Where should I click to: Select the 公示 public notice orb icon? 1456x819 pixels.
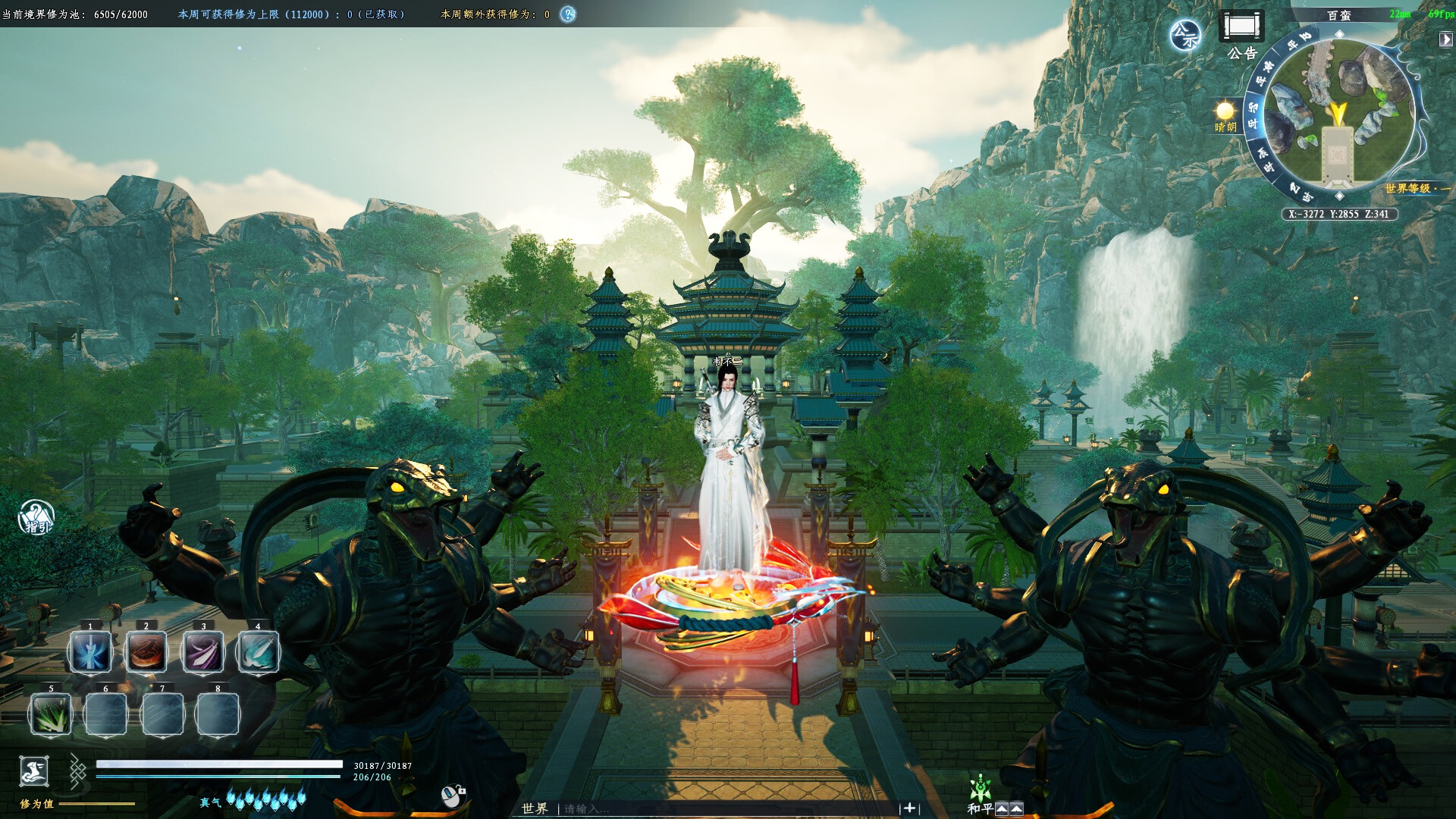coord(1187,35)
